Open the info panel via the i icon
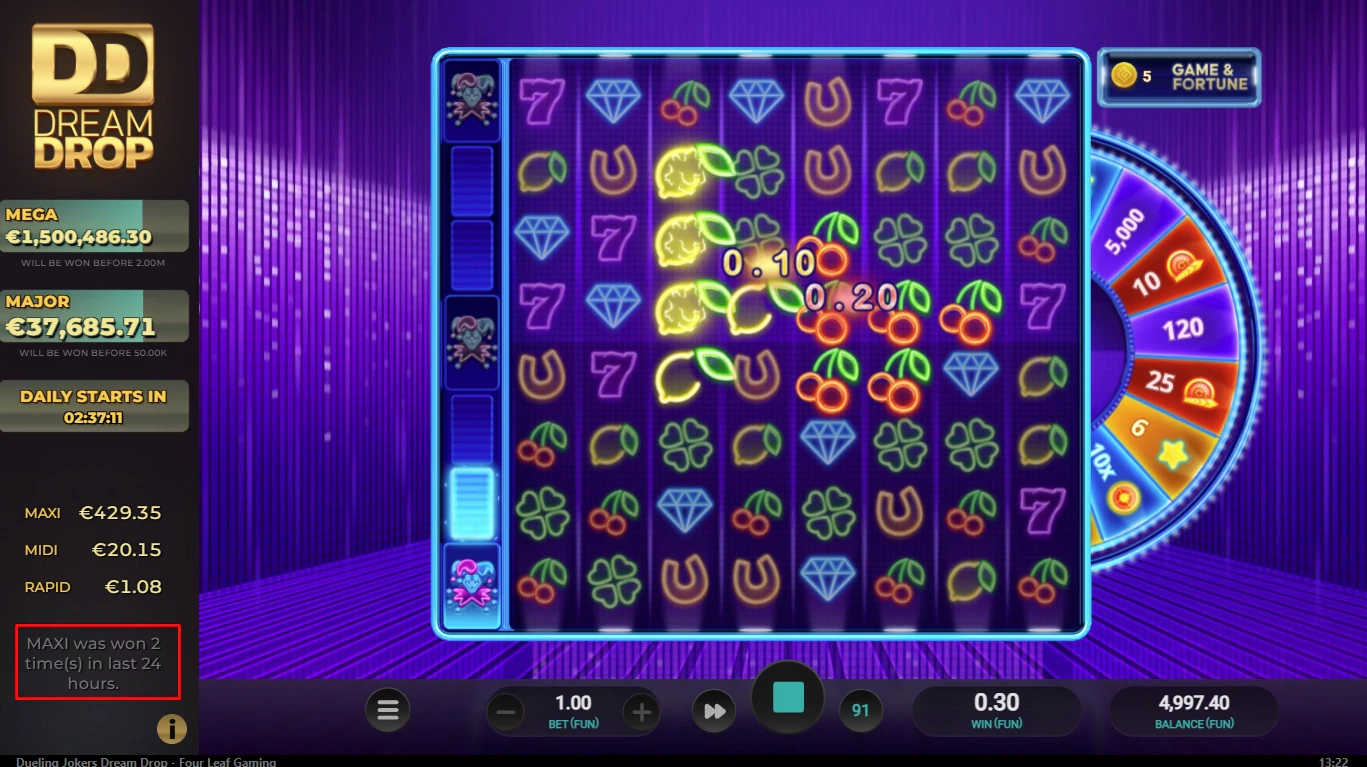 tap(172, 729)
